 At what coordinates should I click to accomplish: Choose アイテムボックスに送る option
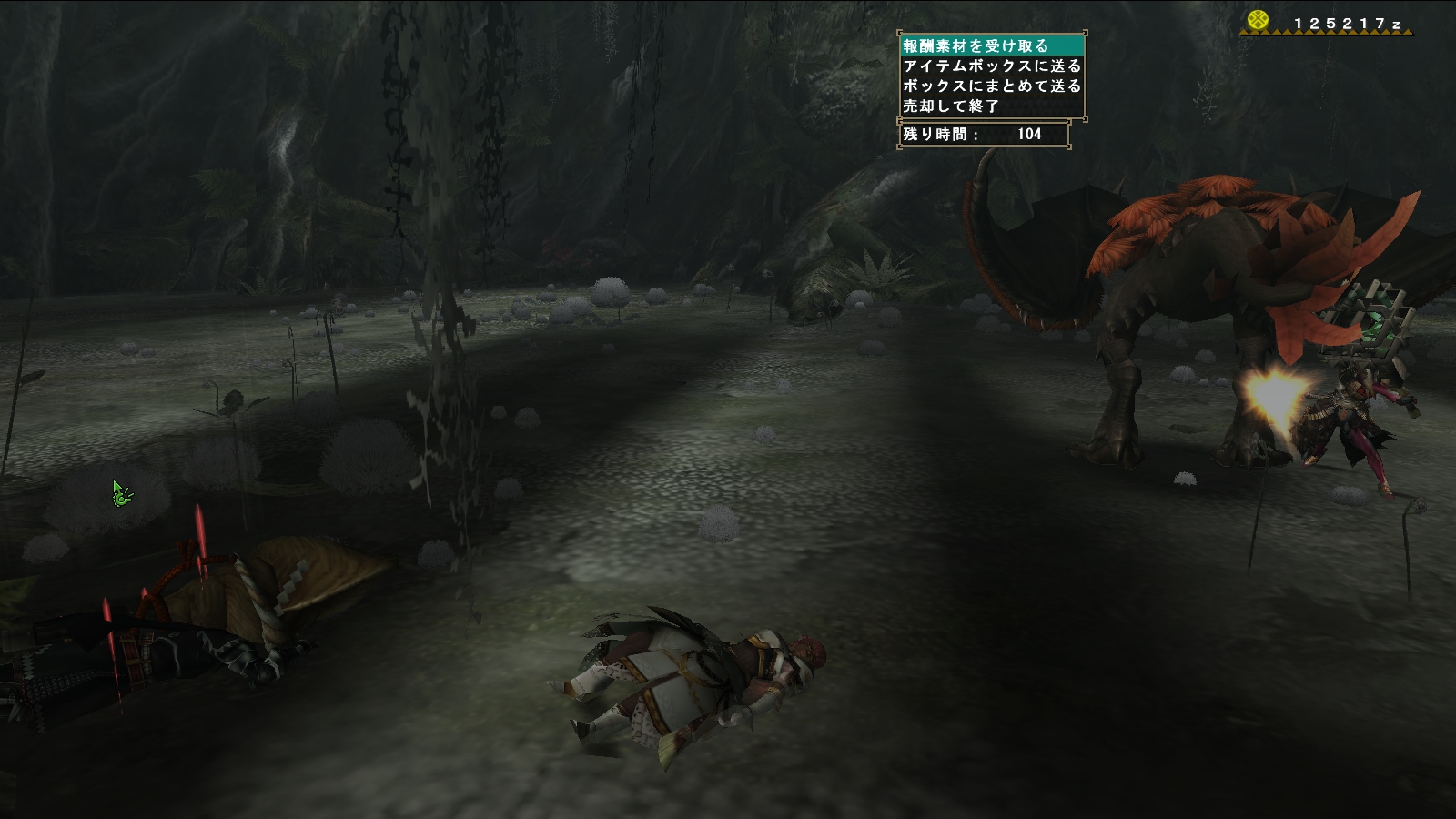click(991, 66)
